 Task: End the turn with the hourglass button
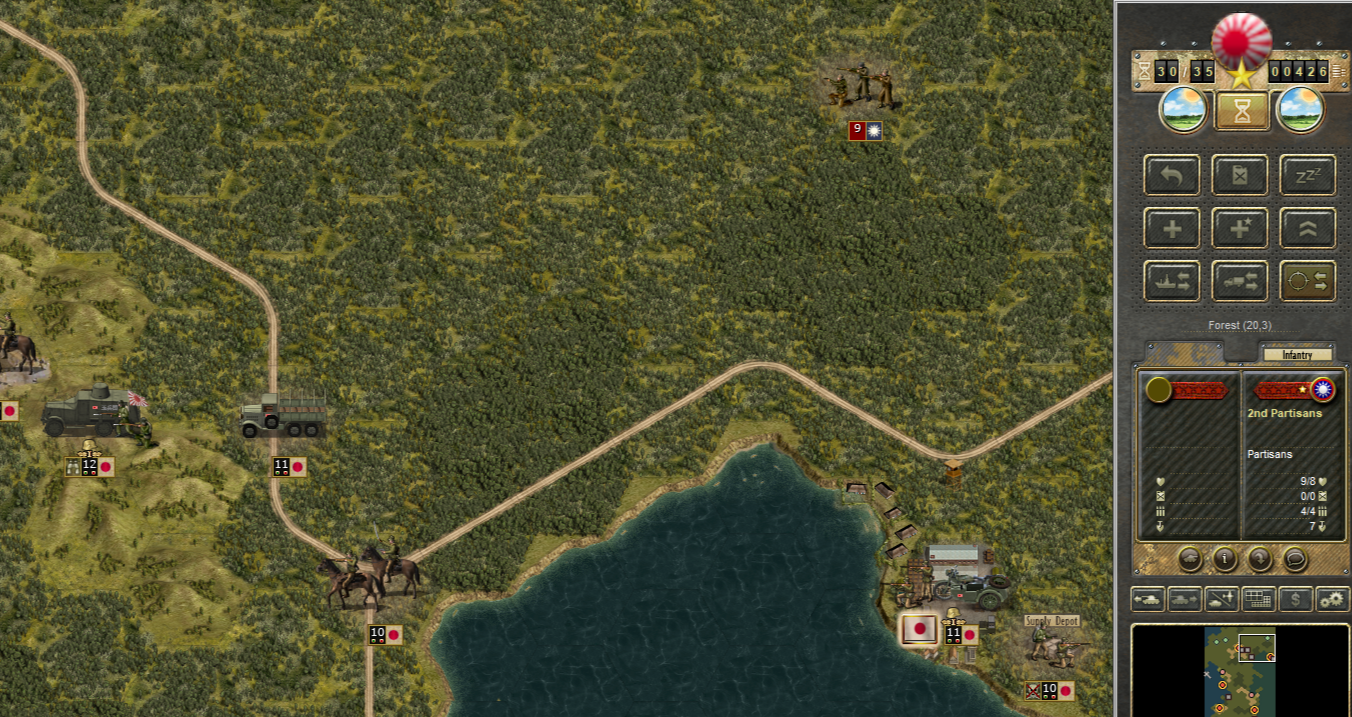(x=1242, y=110)
